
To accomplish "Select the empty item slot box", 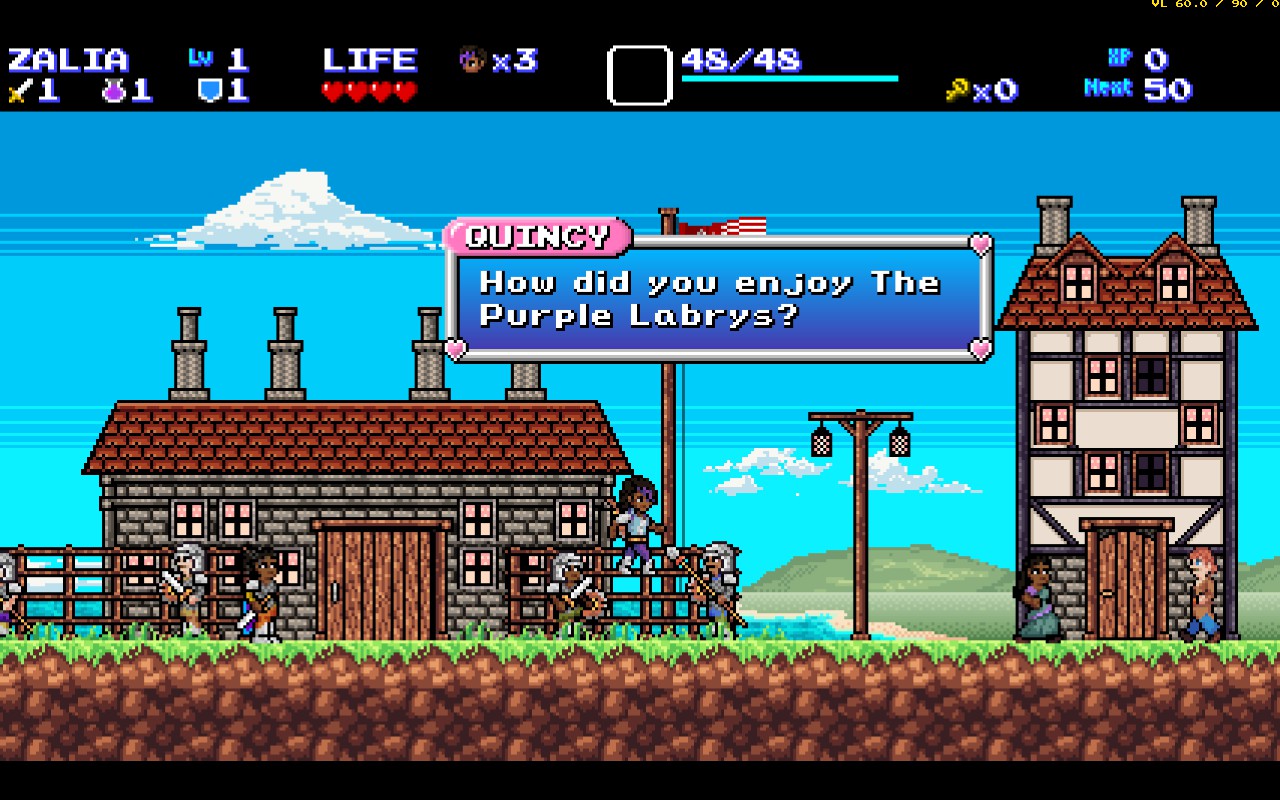I will (x=639, y=75).
